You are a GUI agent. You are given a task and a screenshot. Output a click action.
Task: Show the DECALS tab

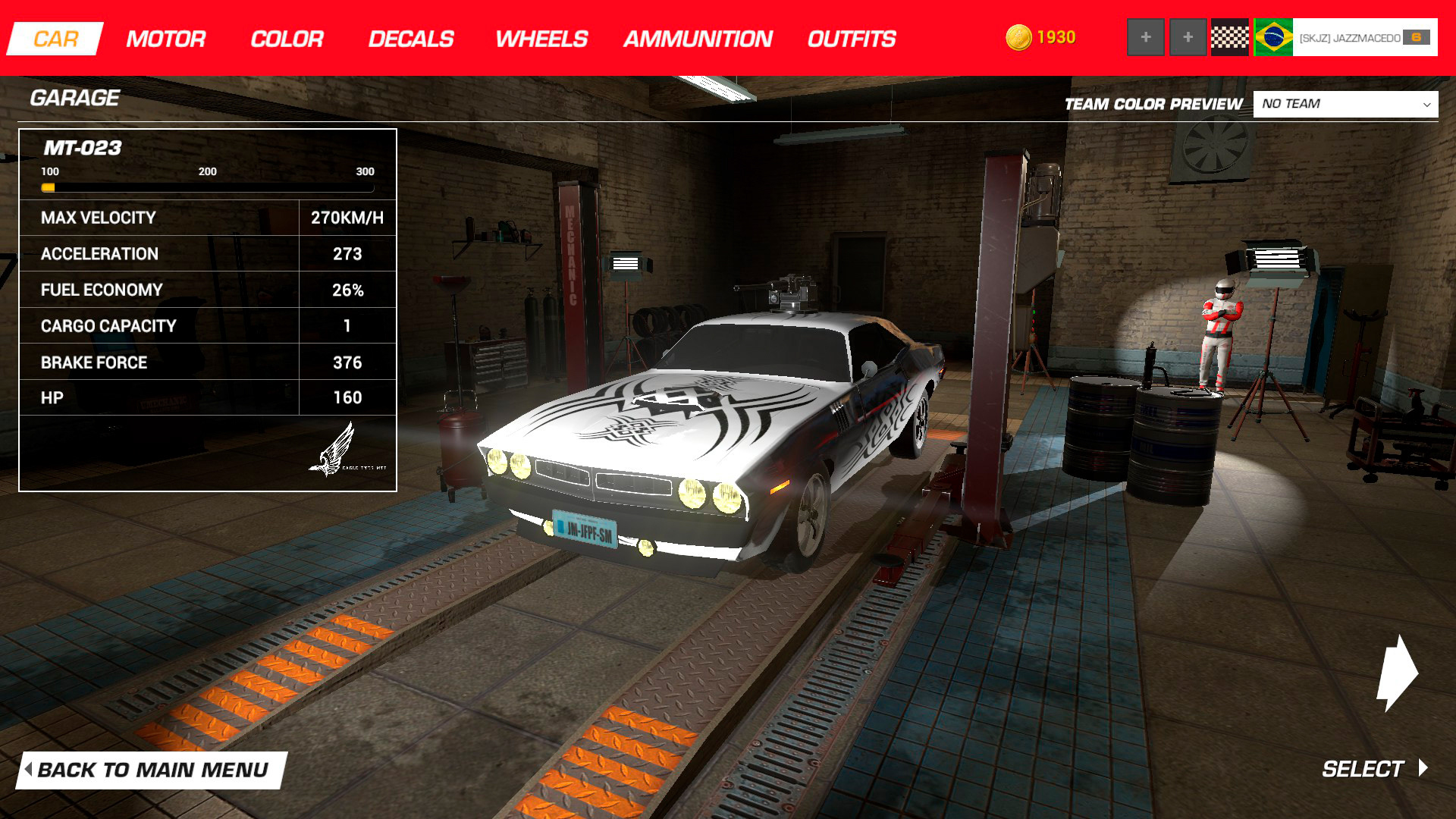tap(410, 39)
